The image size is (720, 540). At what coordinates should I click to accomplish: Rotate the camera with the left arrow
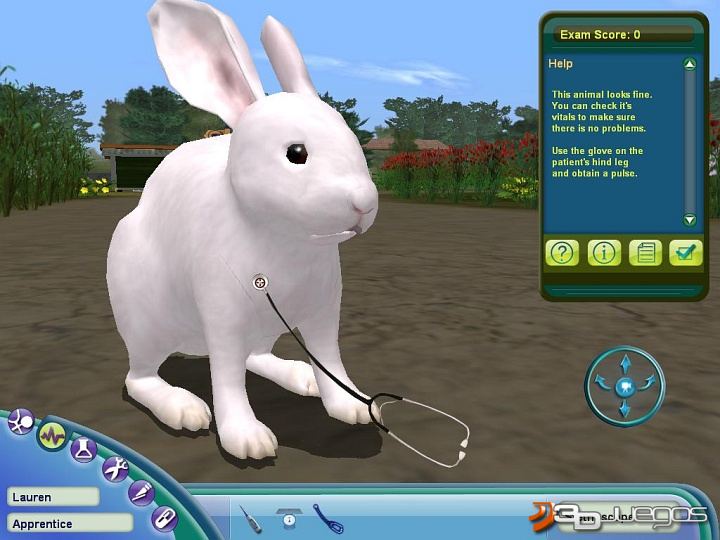pyautogui.click(x=601, y=381)
